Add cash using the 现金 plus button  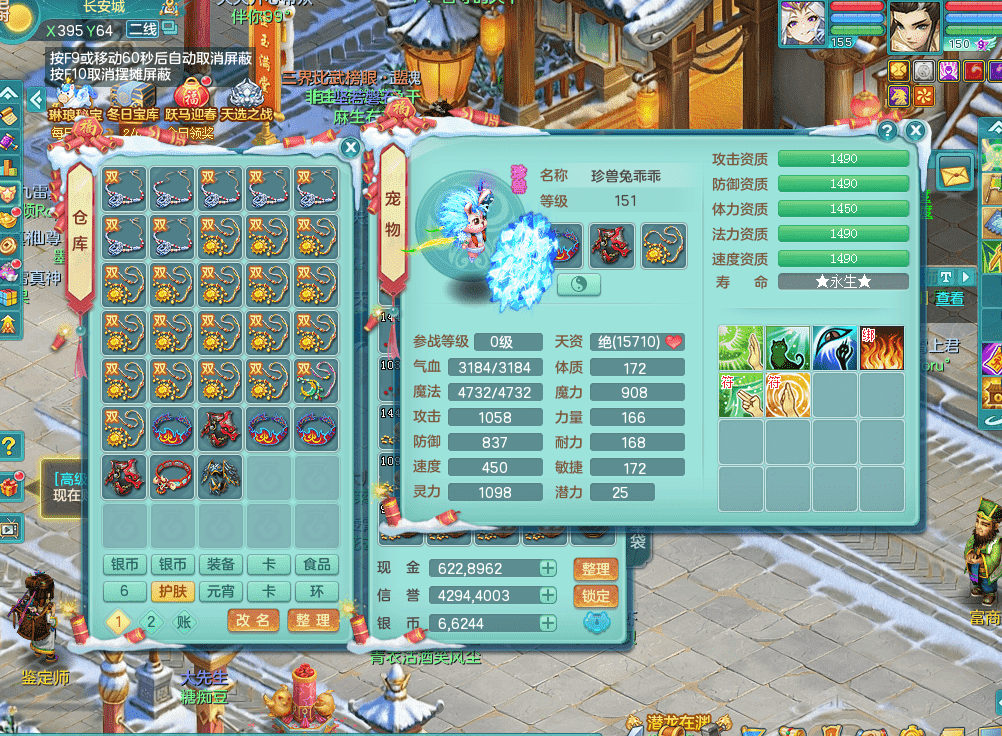[548, 568]
